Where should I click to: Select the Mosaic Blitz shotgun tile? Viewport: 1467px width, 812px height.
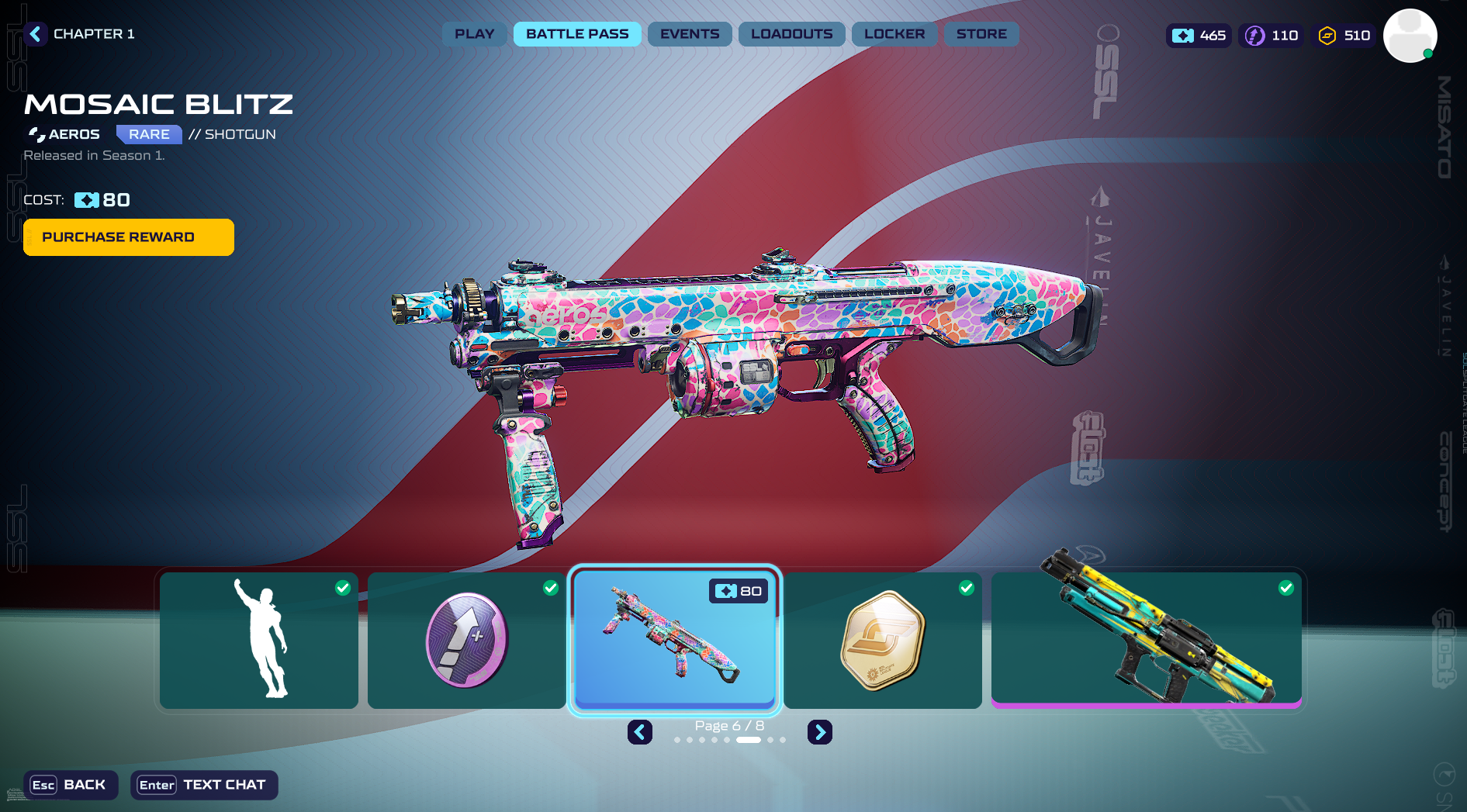(x=675, y=640)
